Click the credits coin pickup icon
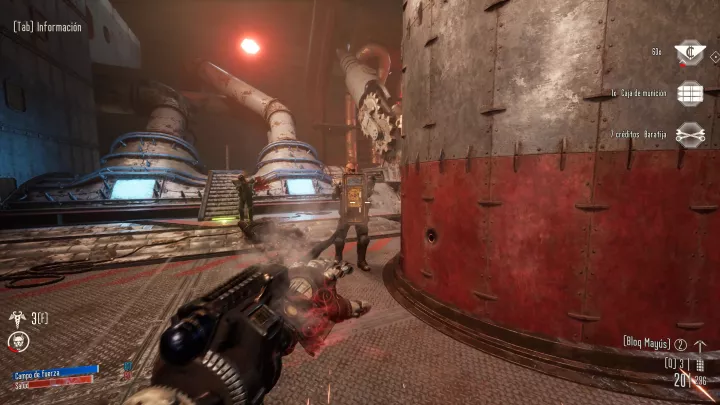This screenshot has width=720, height=405. coord(689,51)
